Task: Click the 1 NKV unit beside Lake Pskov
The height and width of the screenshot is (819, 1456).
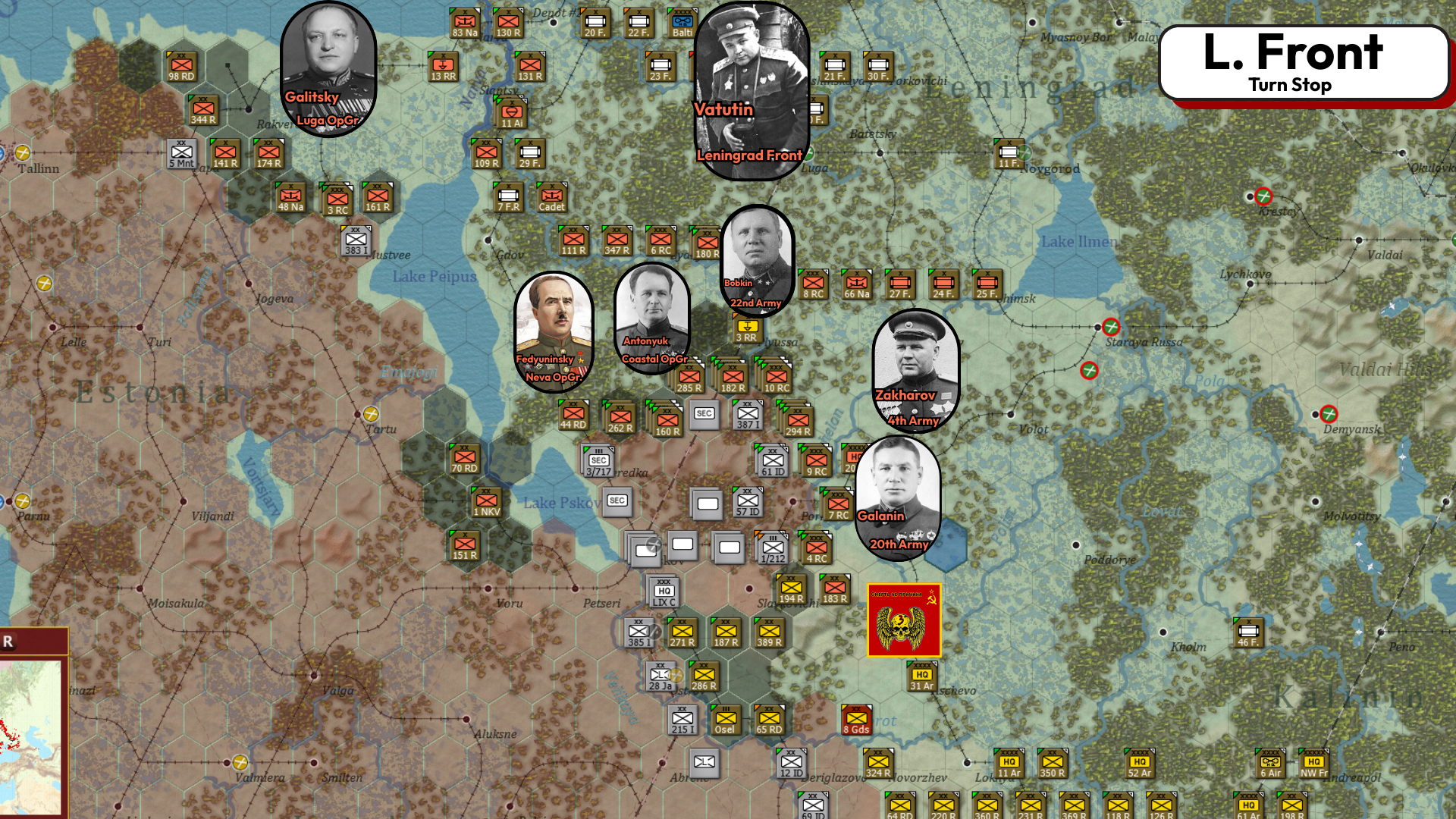Action: coord(485,501)
